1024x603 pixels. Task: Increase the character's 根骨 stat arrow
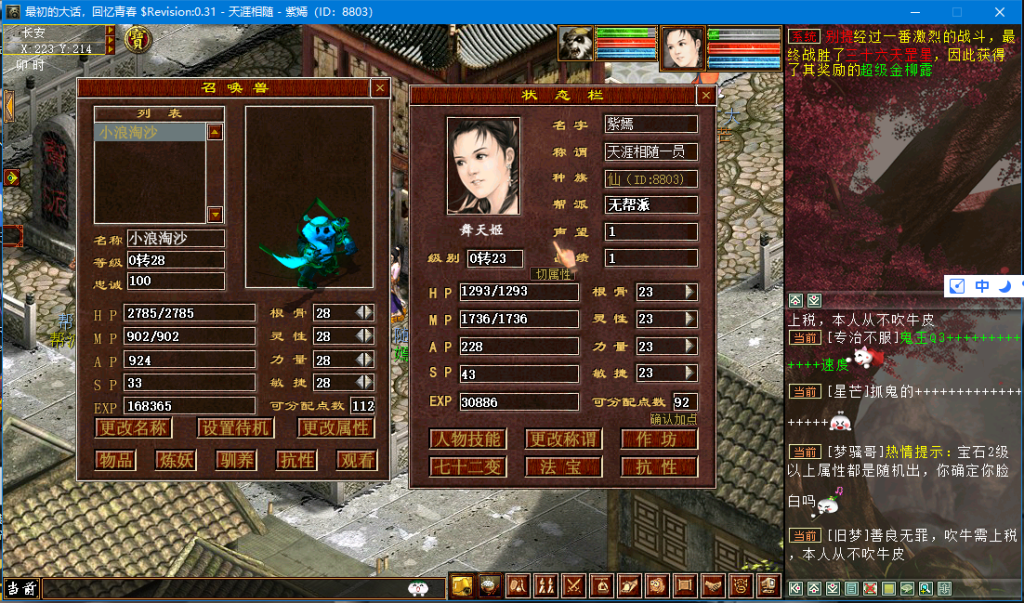pyautogui.click(x=690, y=292)
